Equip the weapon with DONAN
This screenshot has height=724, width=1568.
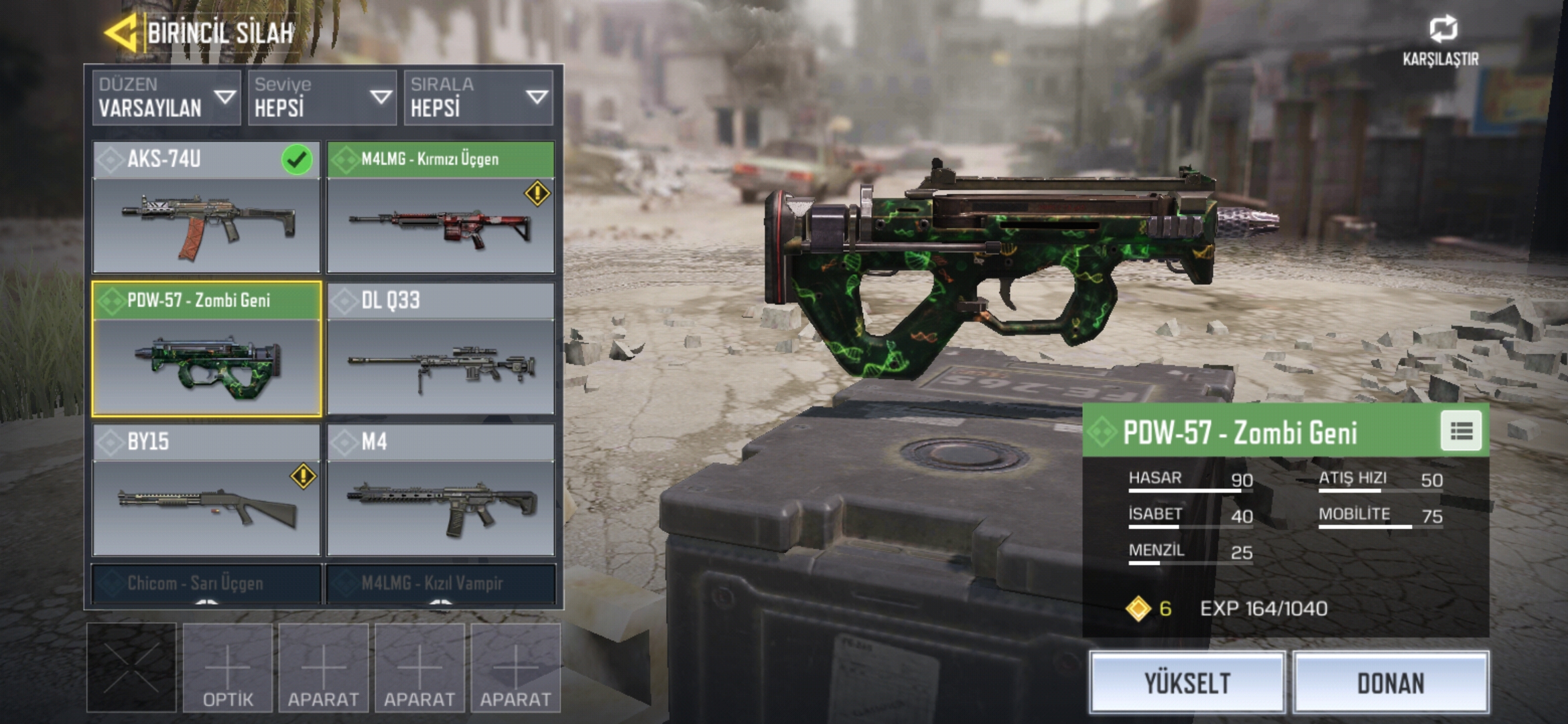(x=1391, y=682)
